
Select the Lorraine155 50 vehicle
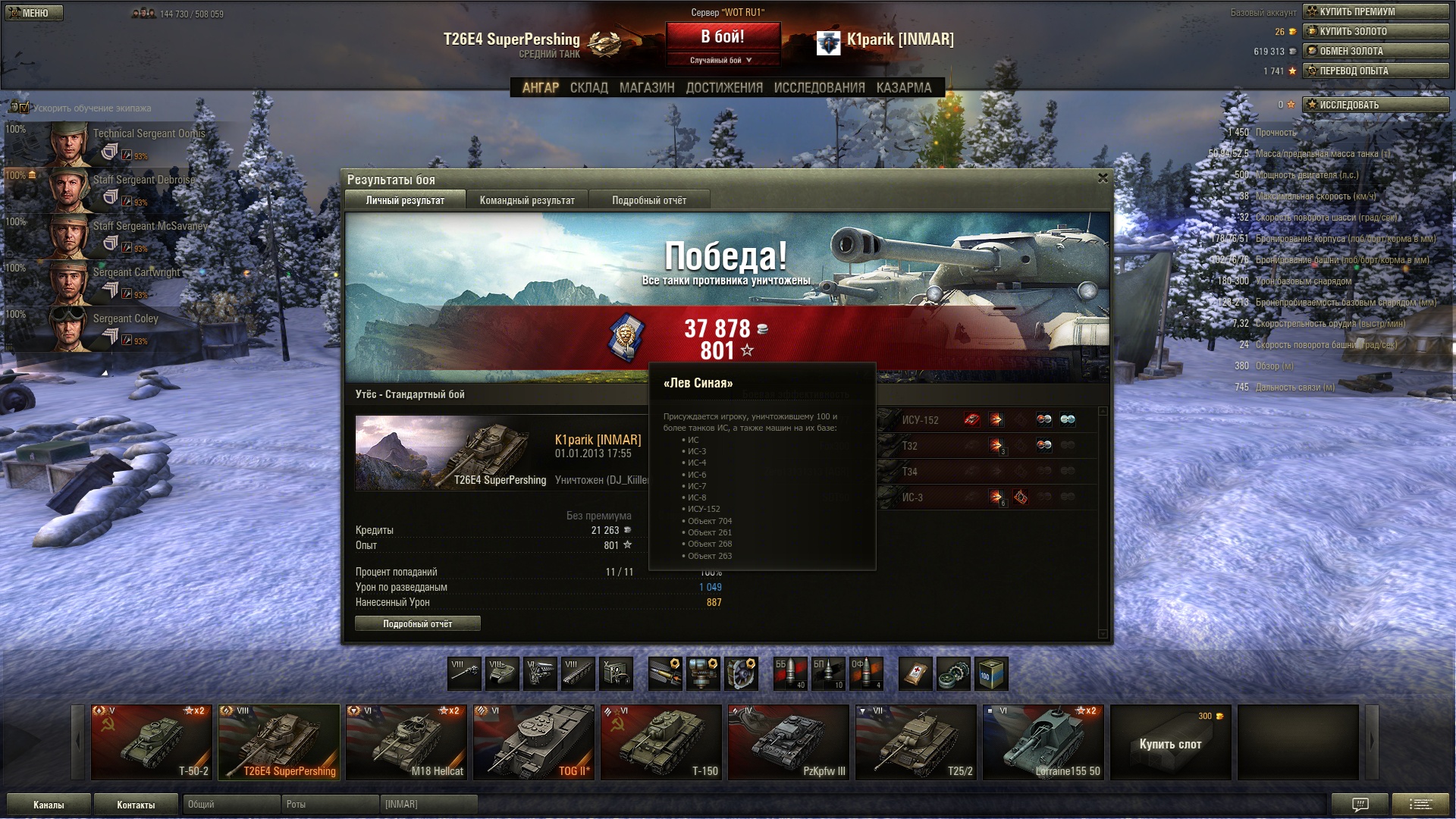(x=1043, y=742)
